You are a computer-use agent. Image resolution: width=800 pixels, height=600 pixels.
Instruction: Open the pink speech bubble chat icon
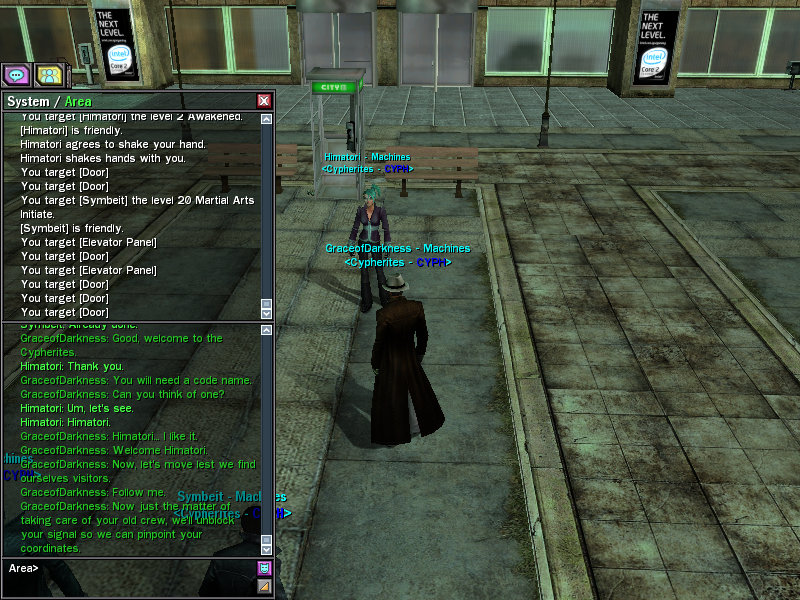(16, 74)
